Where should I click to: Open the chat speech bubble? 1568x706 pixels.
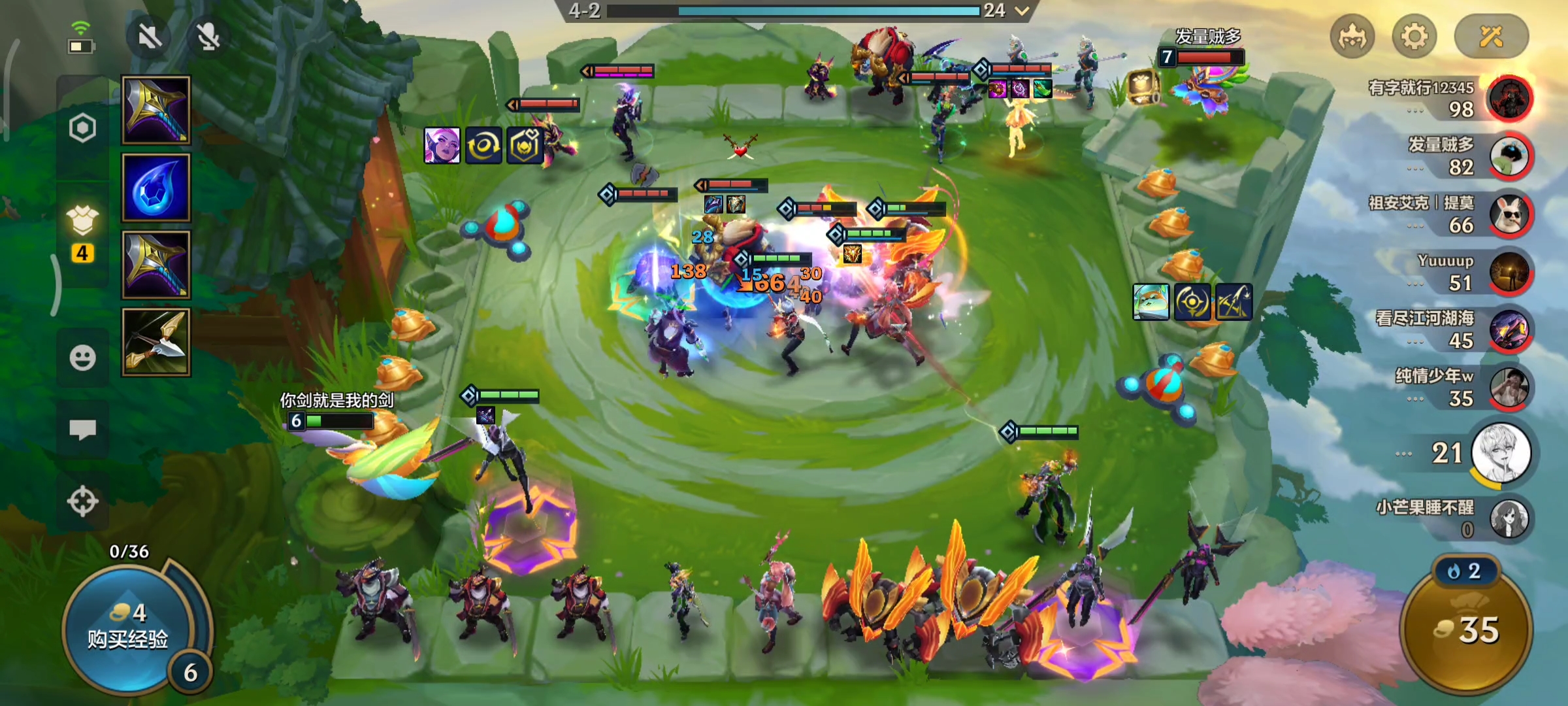click(83, 429)
